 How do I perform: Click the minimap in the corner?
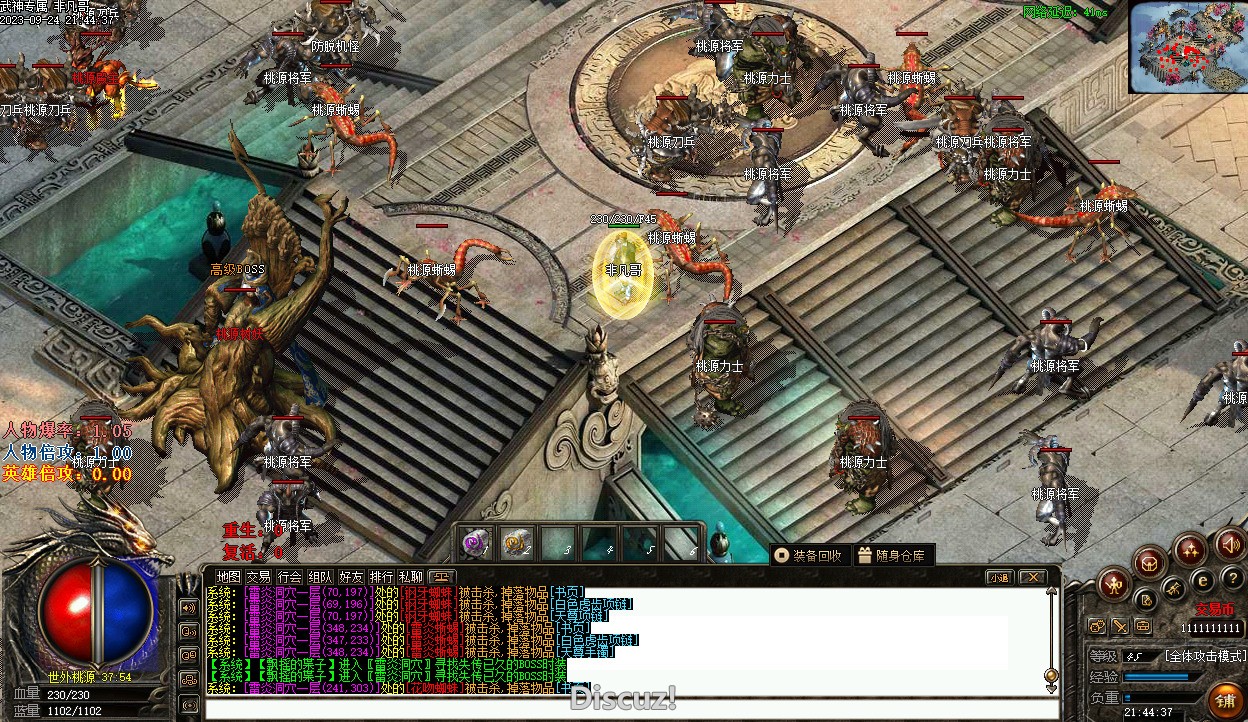point(1188,47)
